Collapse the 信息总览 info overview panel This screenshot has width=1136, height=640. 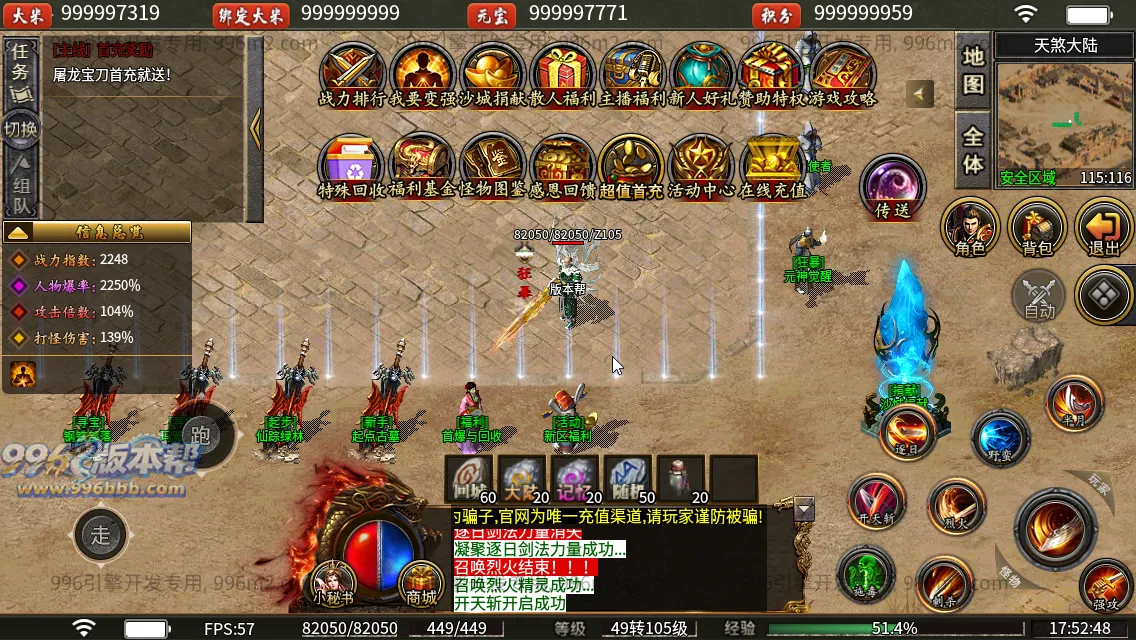[17, 232]
